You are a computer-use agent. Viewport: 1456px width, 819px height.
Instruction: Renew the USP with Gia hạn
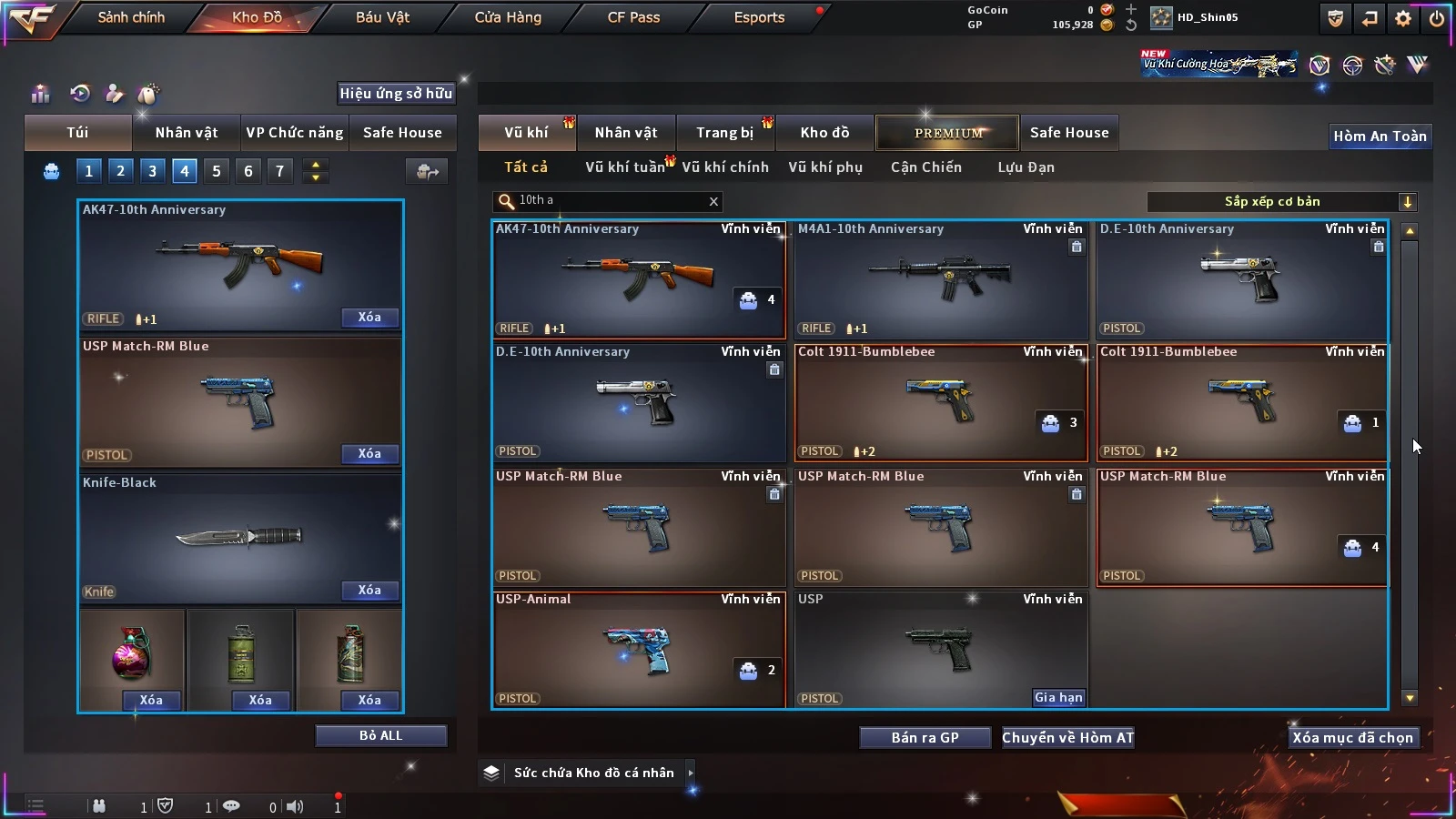1058,697
